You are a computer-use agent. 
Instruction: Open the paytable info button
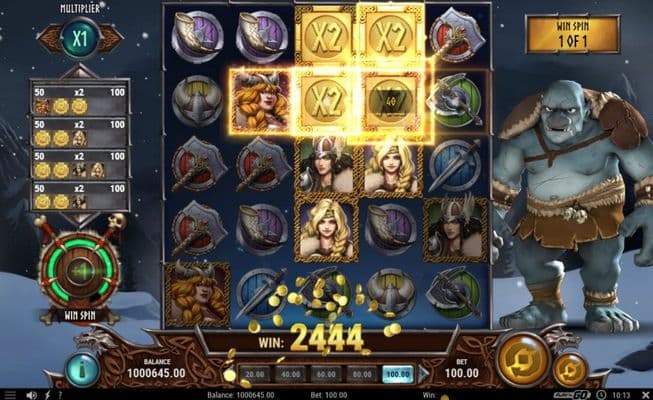pos(81,368)
